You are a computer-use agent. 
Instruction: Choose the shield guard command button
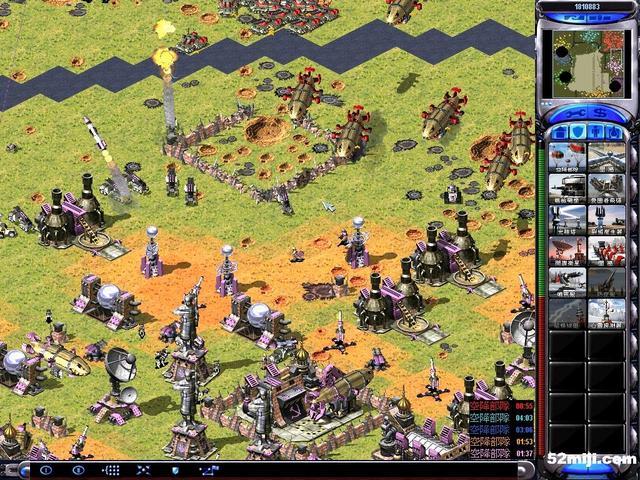[x=175, y=469]
